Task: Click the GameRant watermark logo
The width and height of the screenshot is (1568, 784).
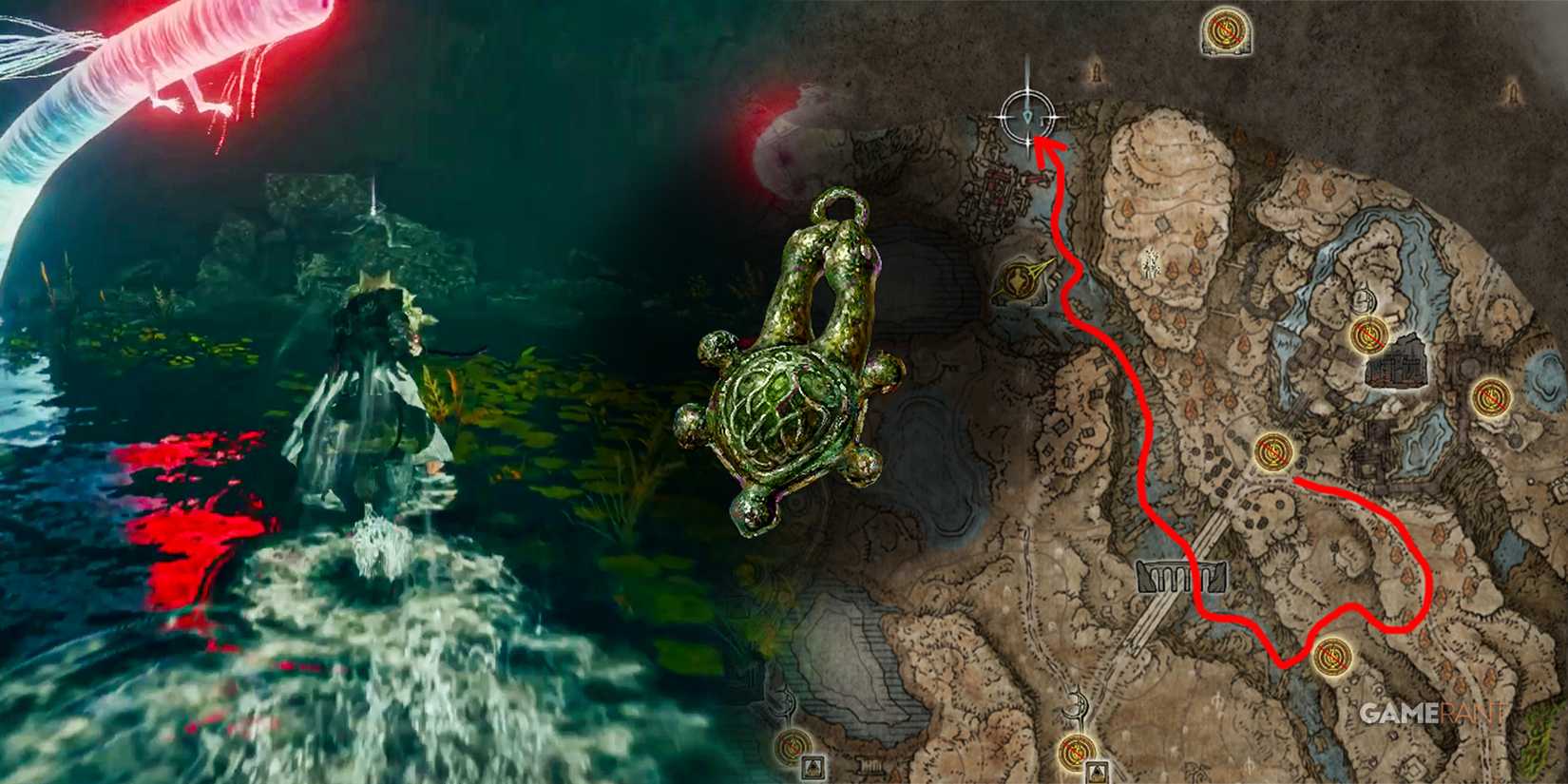Action: (1431, 710)
